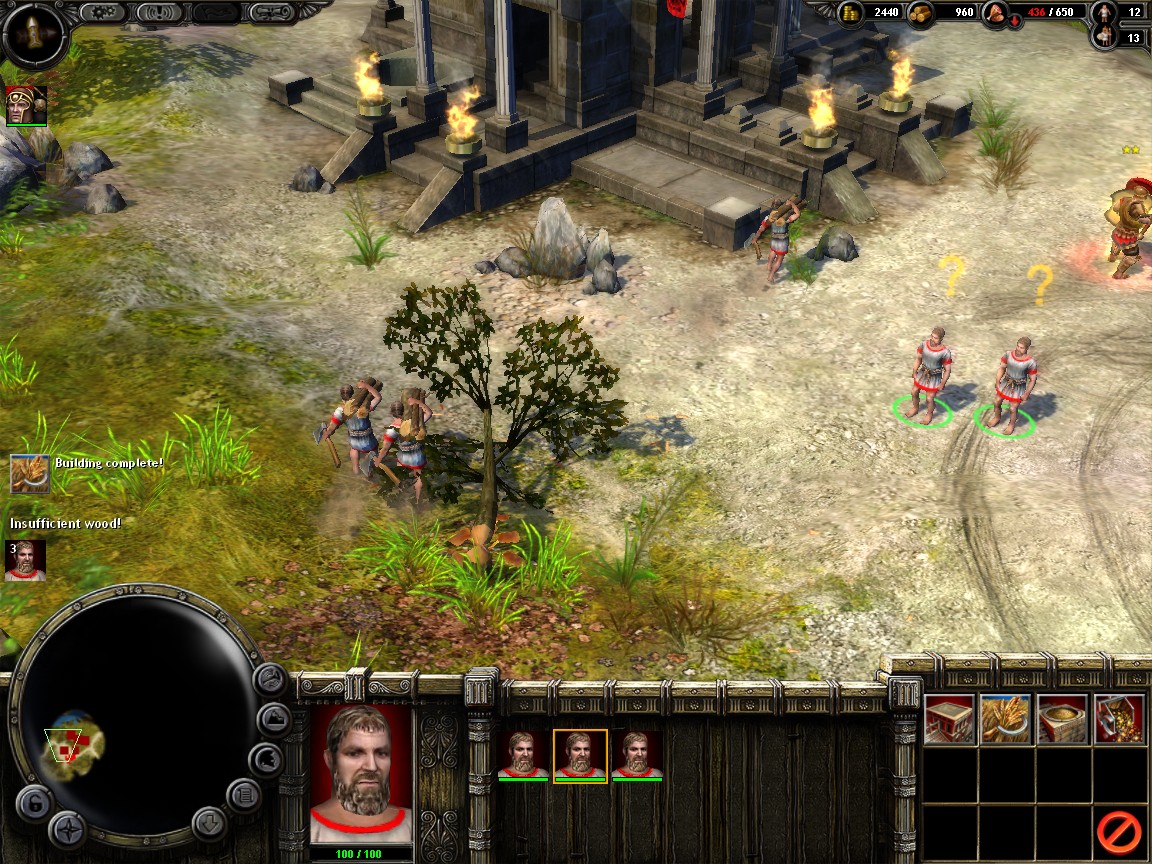Click the compass star minimap button
The width and height of the screenshot is (1152, 864).
click(68, 829)
